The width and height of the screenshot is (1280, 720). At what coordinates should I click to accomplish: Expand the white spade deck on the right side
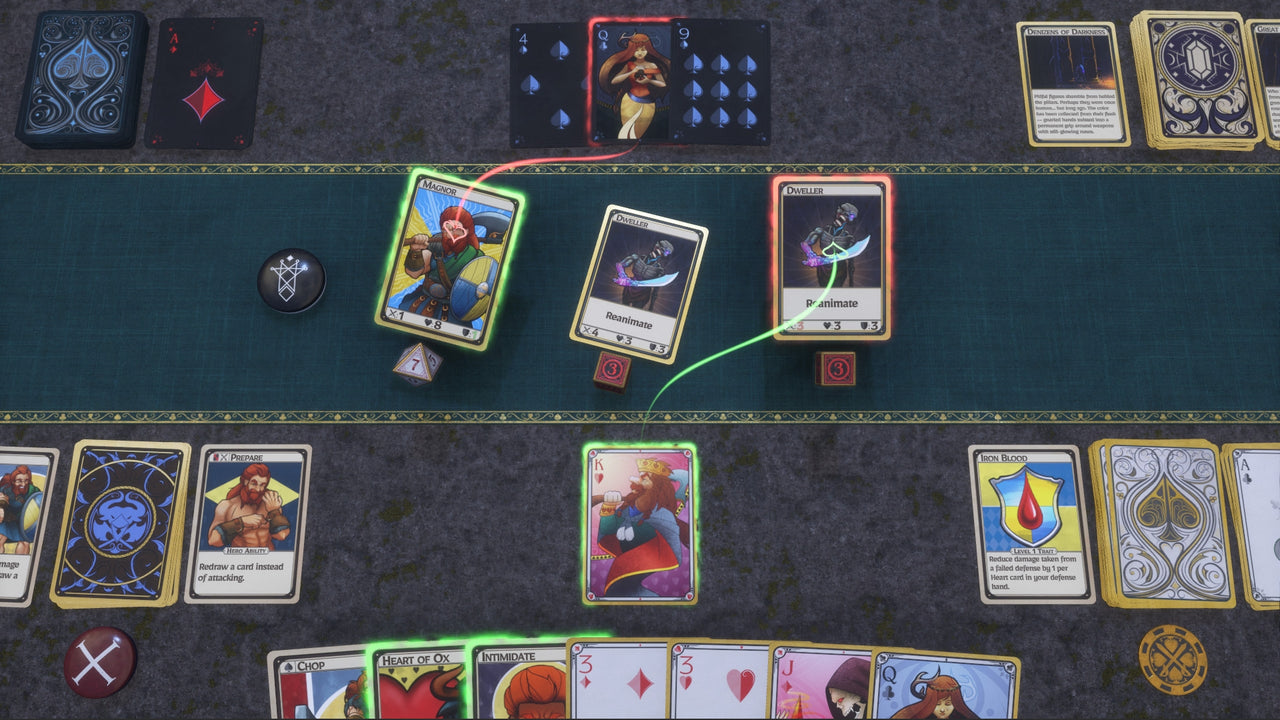1160,525
